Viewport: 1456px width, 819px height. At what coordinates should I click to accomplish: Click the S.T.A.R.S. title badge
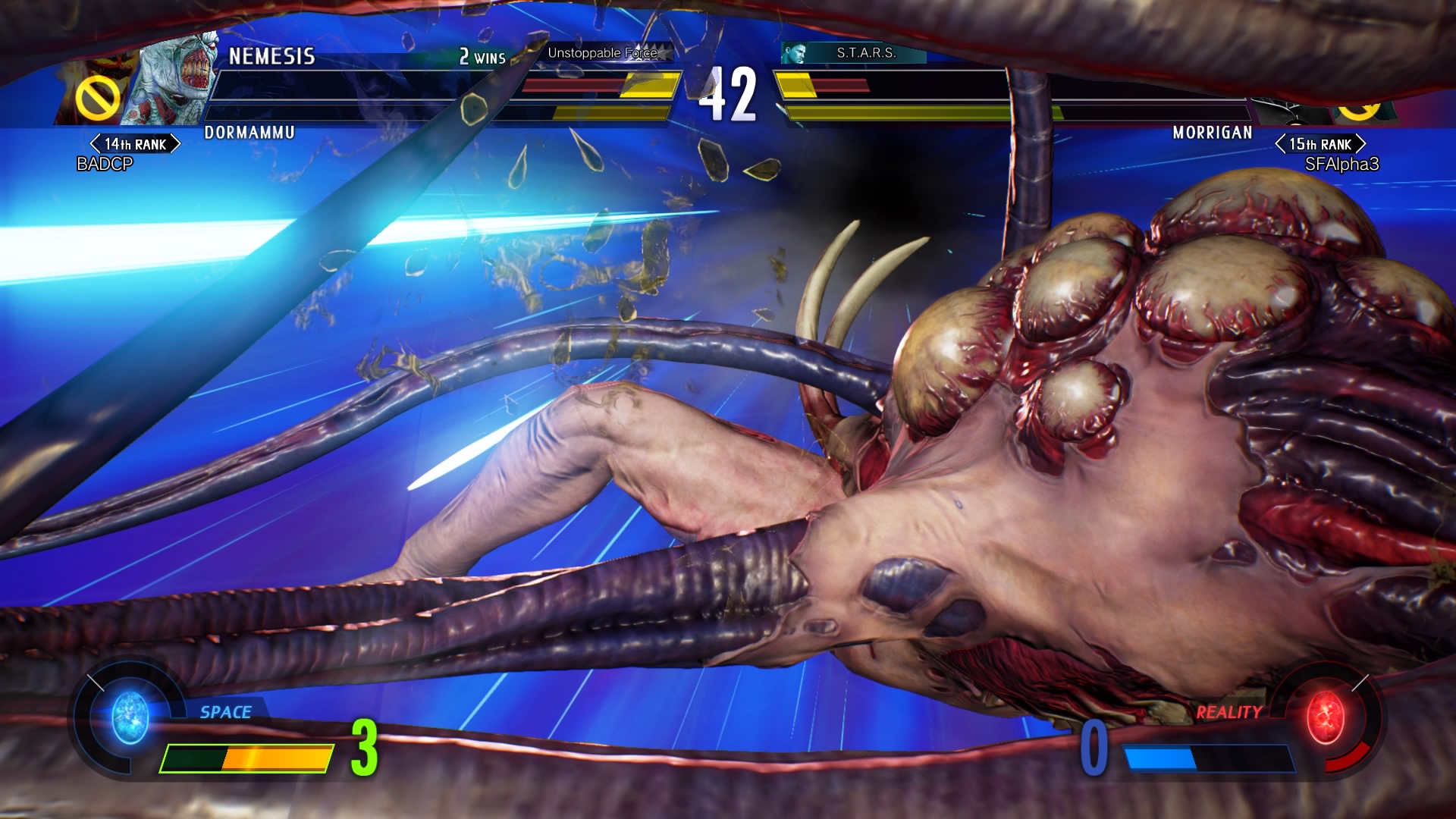click(854, 53)
